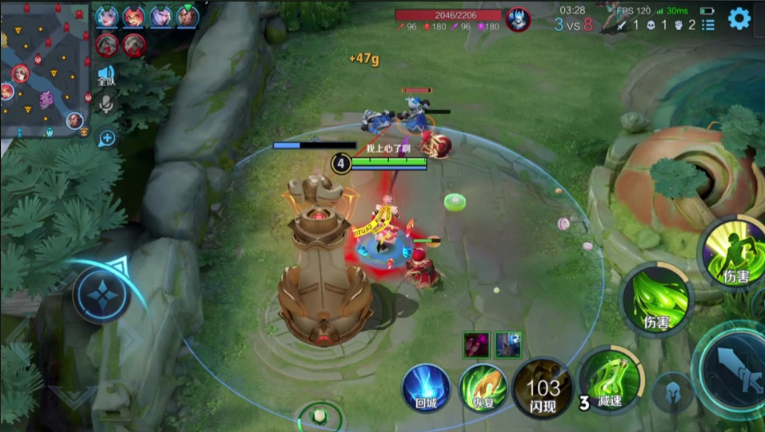Tap the movement joystick

[x=101, y=295]
